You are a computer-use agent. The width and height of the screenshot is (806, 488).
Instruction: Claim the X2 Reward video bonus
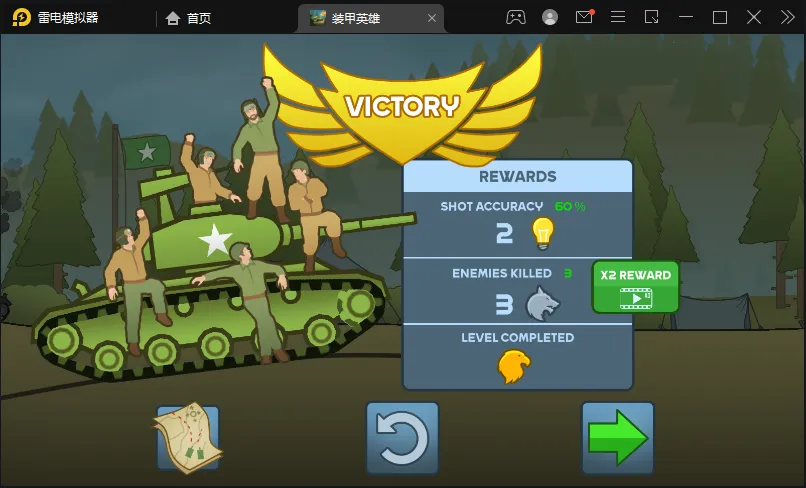[x=635, y=286]
